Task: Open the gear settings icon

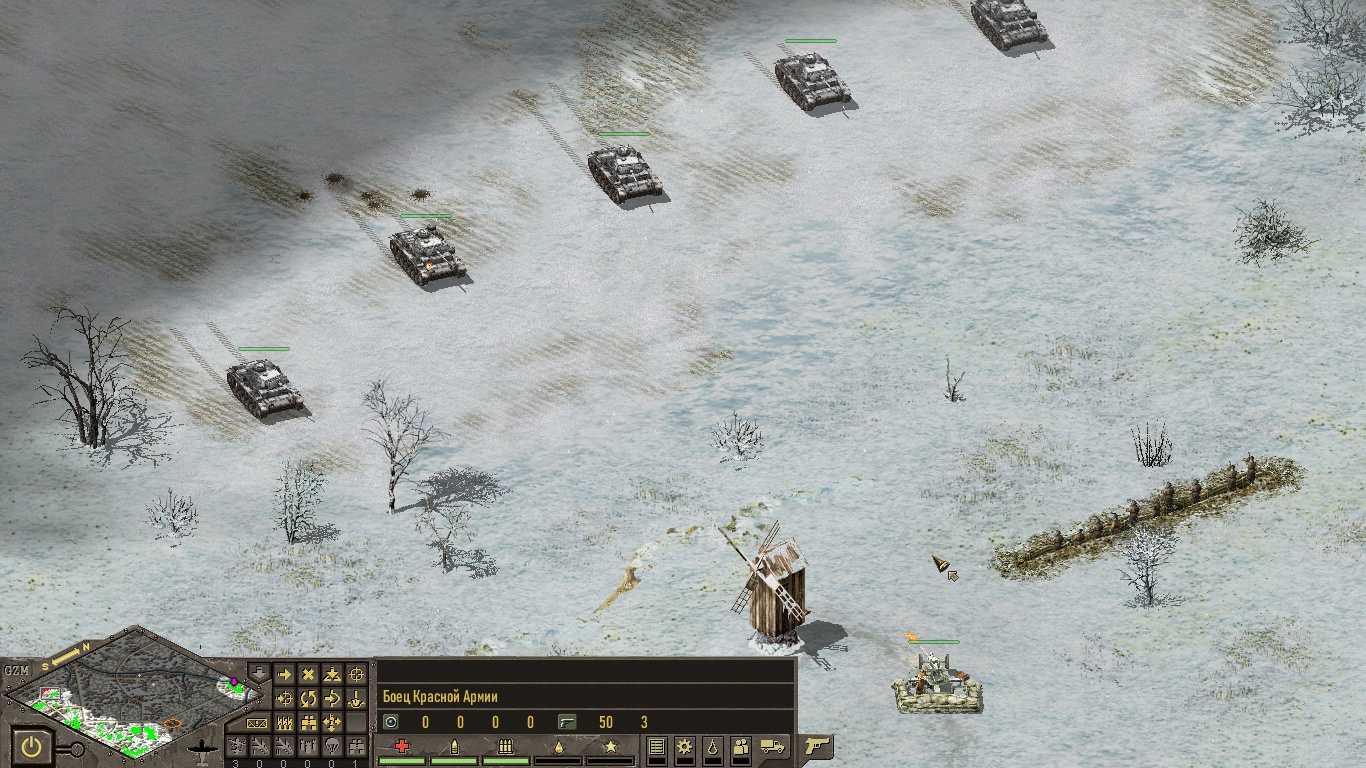Action: point(684,746)
